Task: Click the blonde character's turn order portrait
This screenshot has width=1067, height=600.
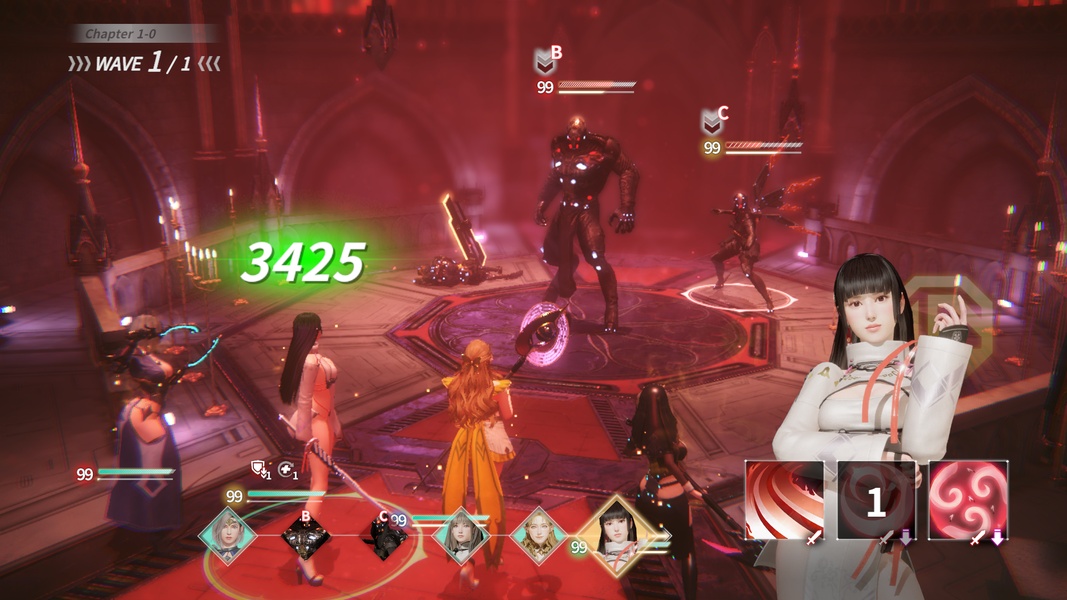Action: coord(541,537)
